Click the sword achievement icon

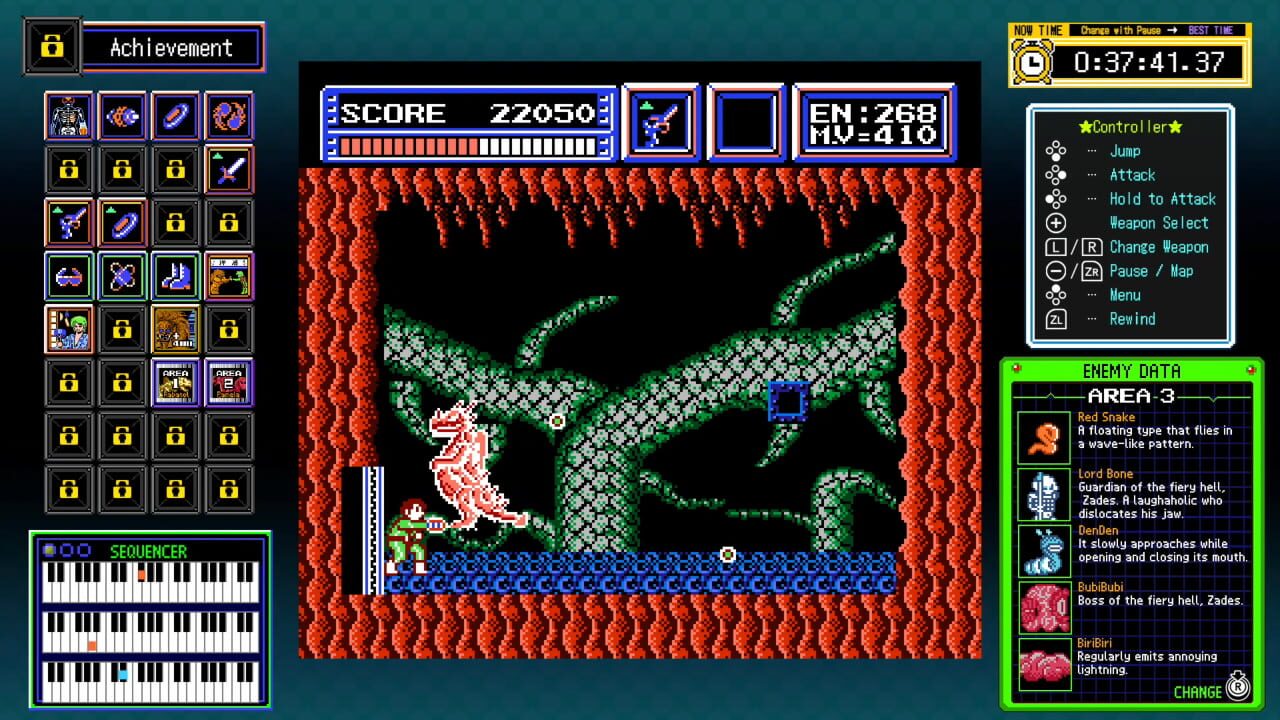[x=229, y=169]
